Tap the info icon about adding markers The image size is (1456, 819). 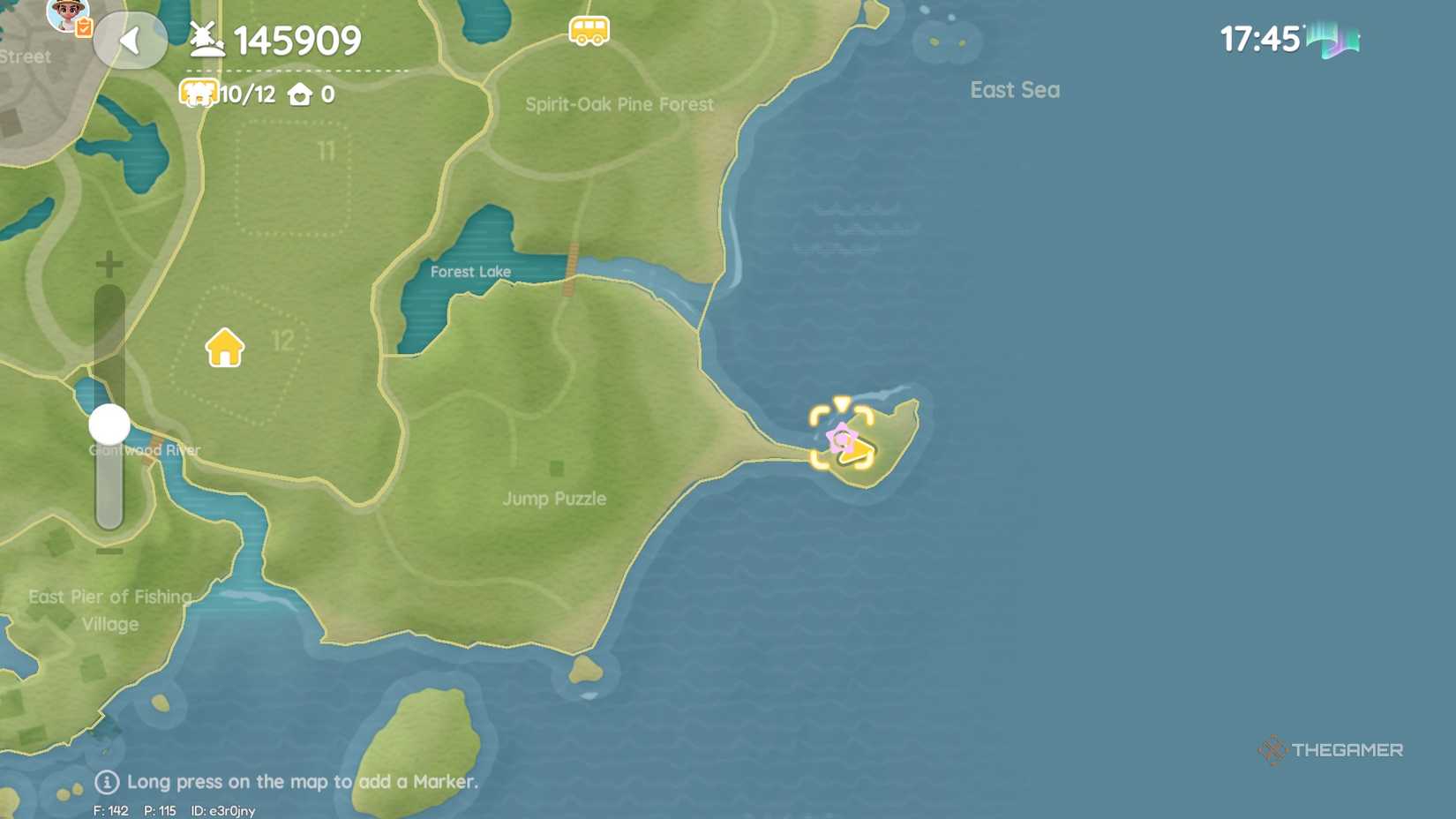tap(107, 781)
